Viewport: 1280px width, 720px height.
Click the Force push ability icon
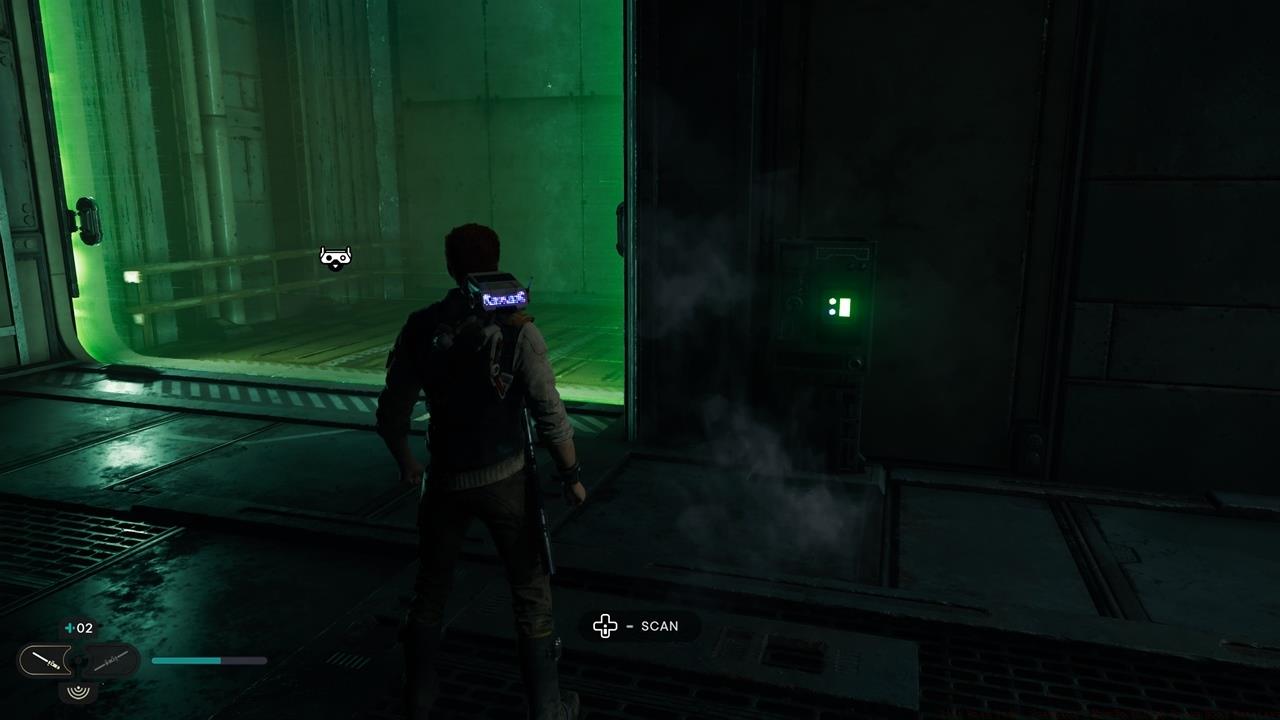[79, 692]
